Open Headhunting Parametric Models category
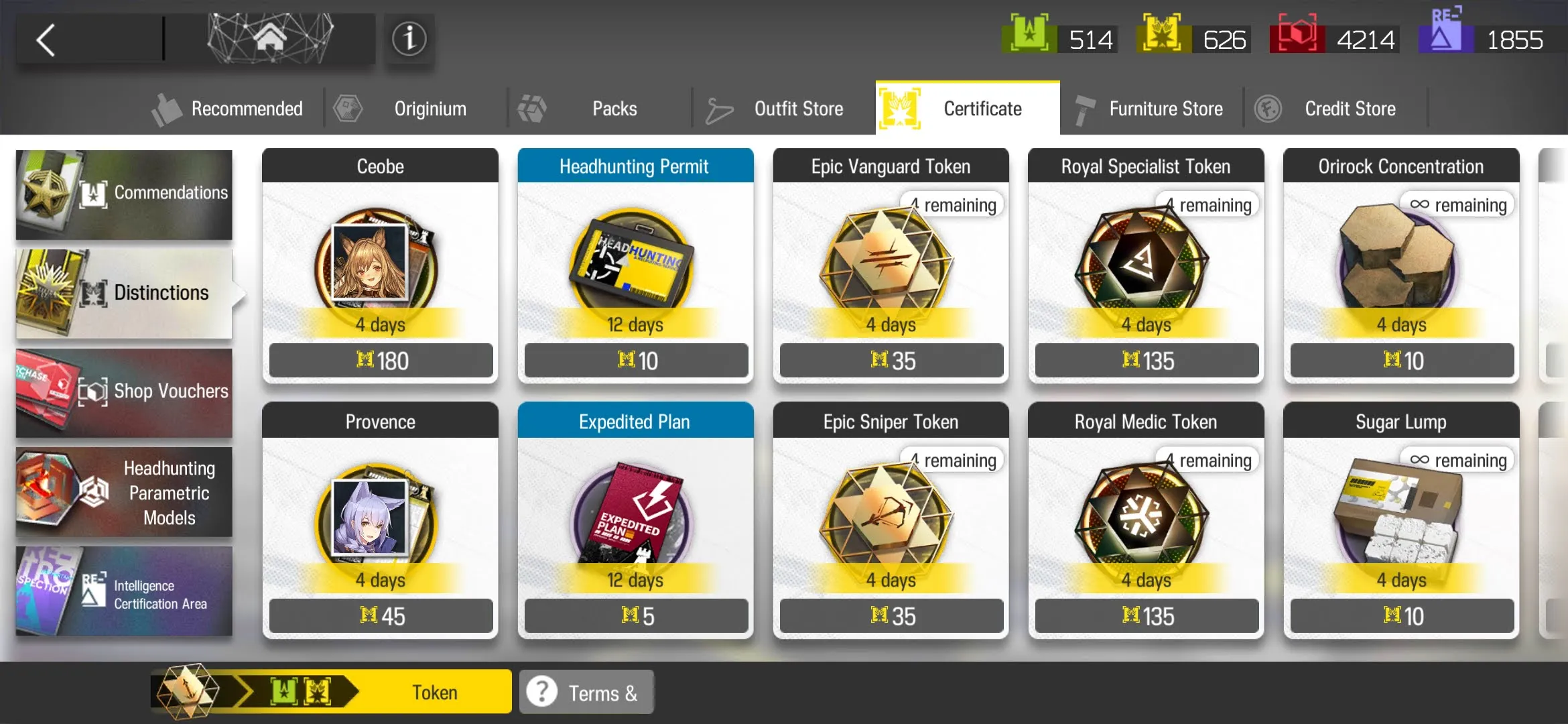Viewport: 1568px width, 724px height. coord(124,493)
